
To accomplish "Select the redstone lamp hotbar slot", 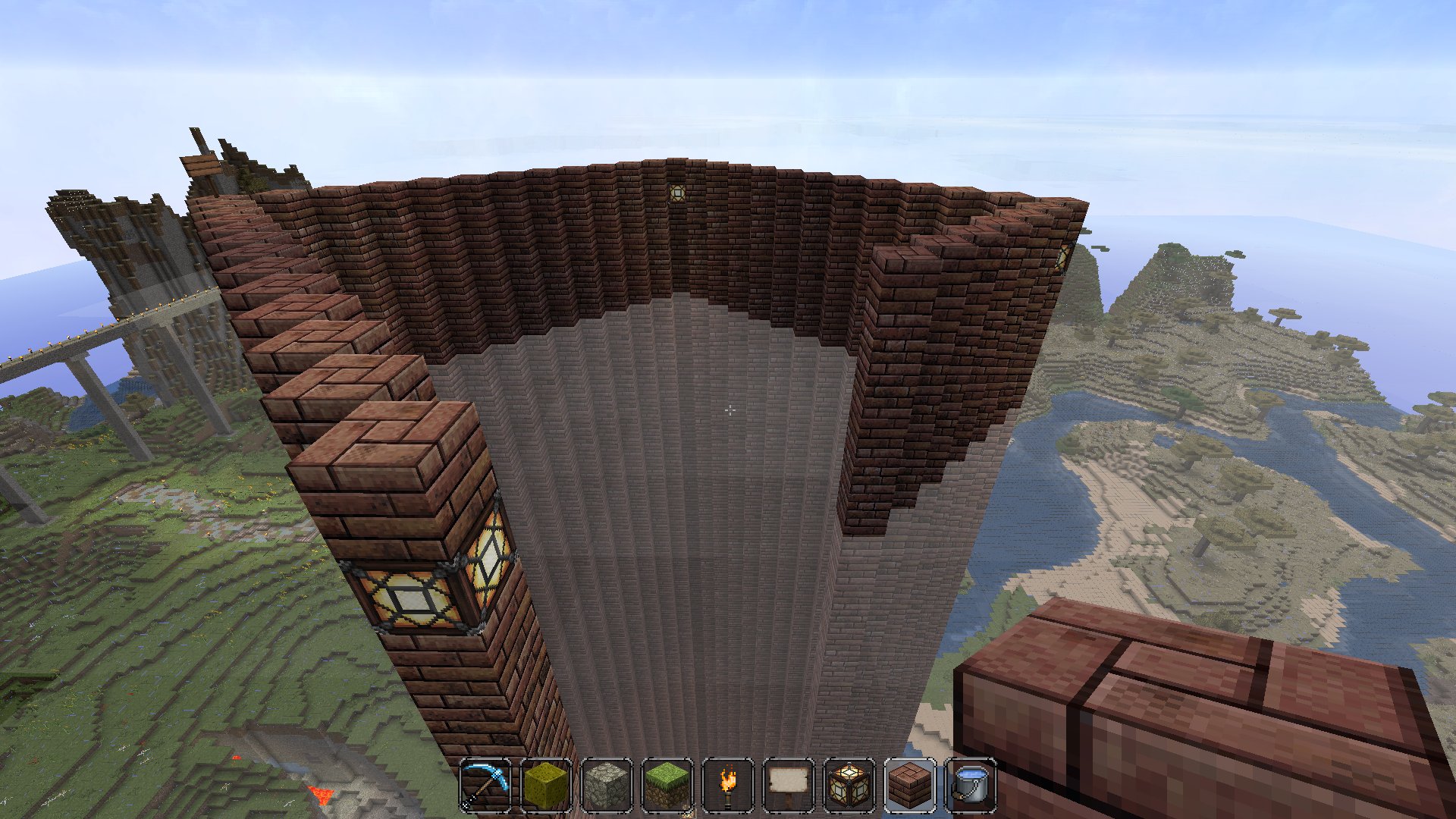I will coord(849,785).
